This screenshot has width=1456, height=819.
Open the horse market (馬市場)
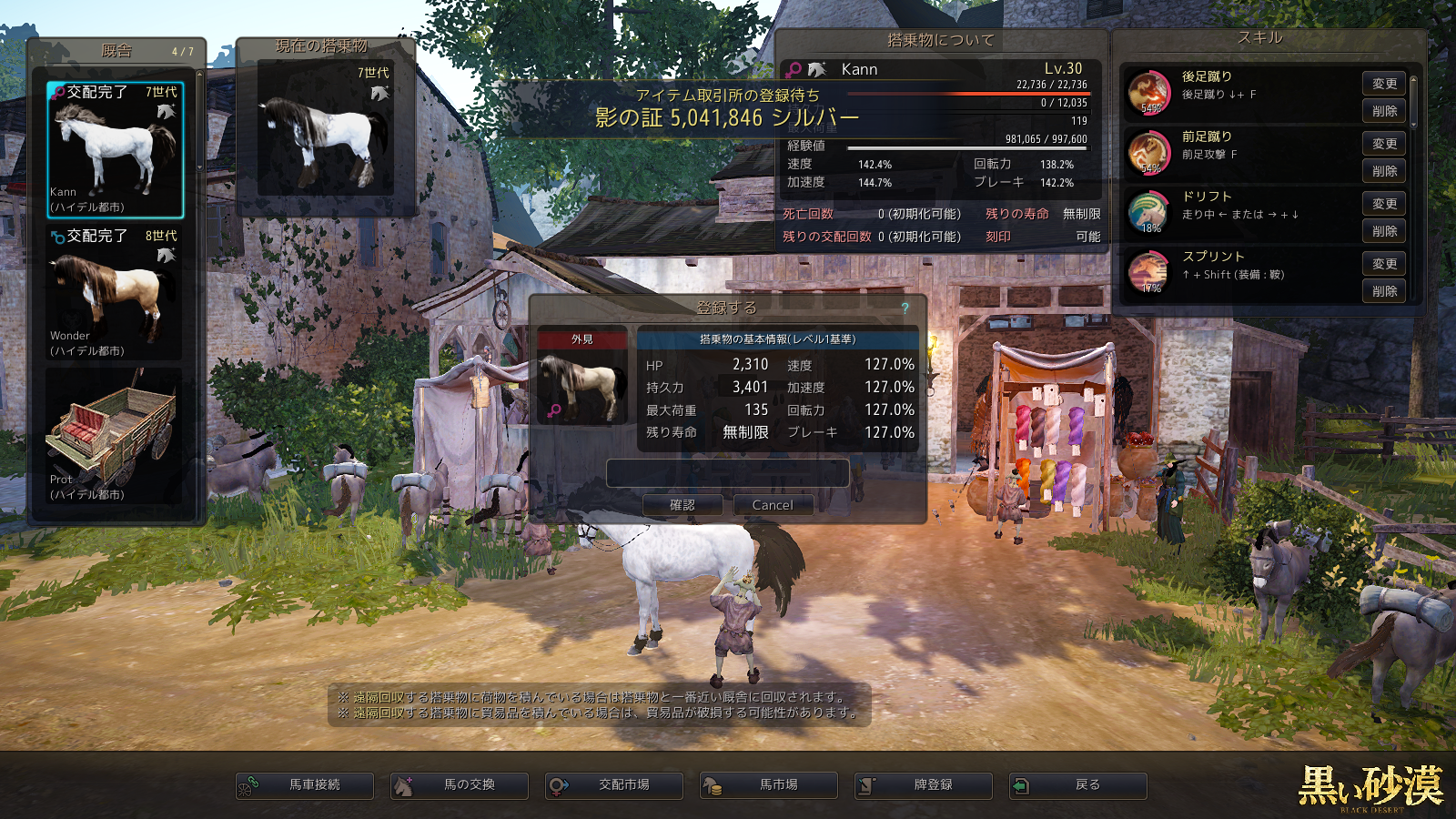(x=769, y=785)
